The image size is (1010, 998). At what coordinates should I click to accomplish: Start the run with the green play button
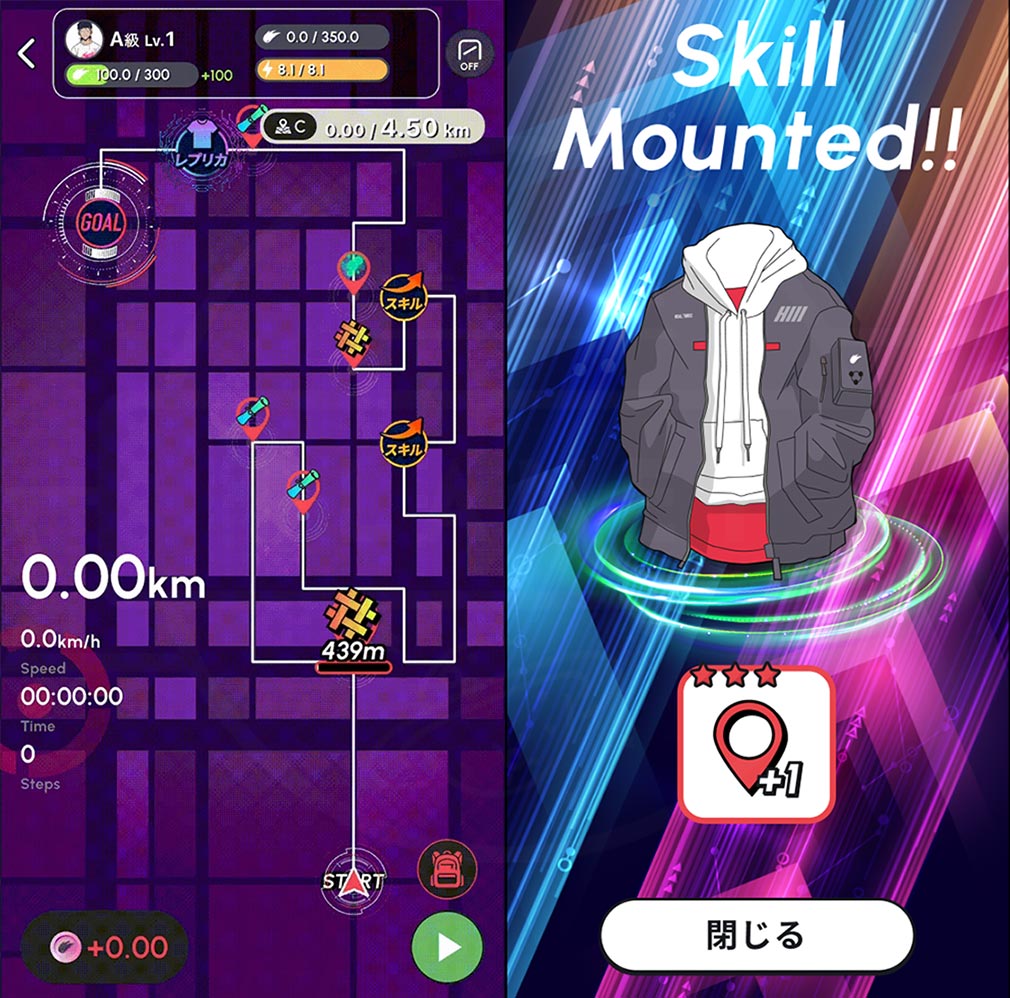(x=446, y=945)
